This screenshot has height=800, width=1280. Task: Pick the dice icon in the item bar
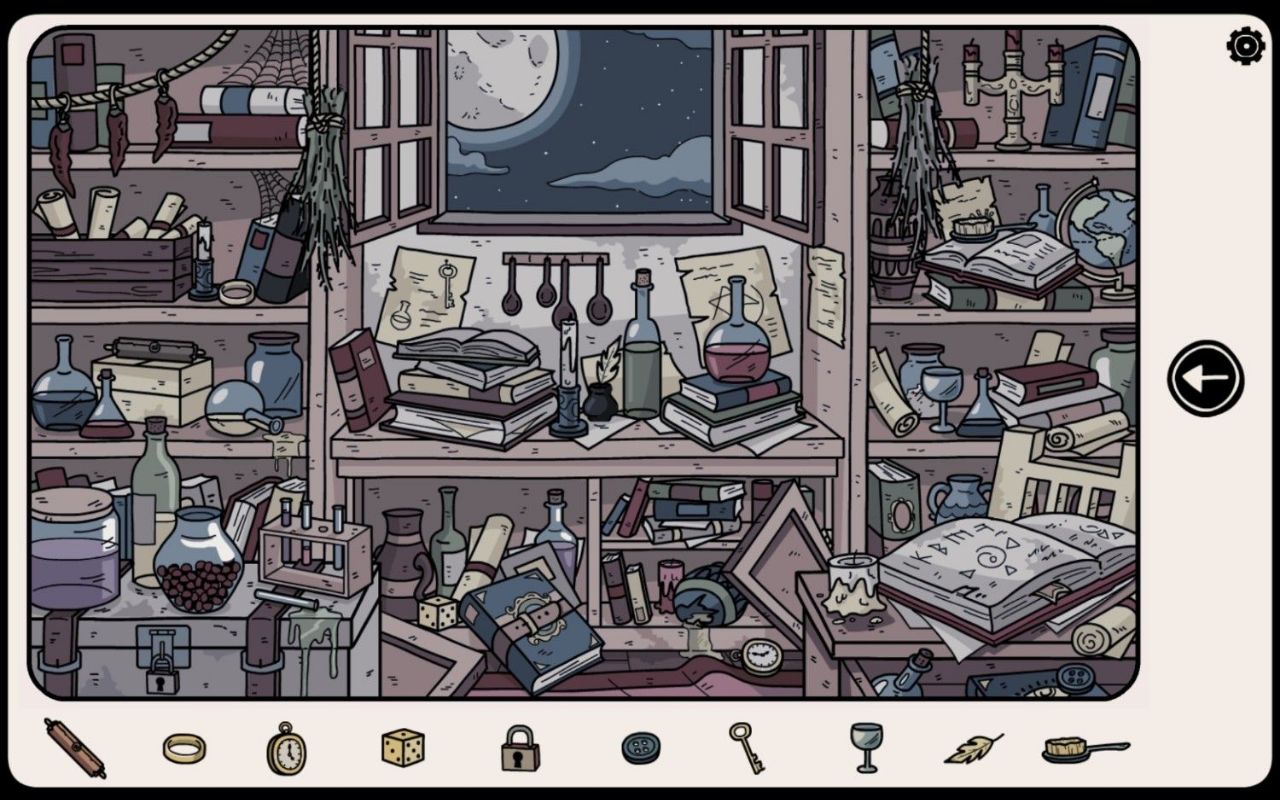(x=402, y=747)
